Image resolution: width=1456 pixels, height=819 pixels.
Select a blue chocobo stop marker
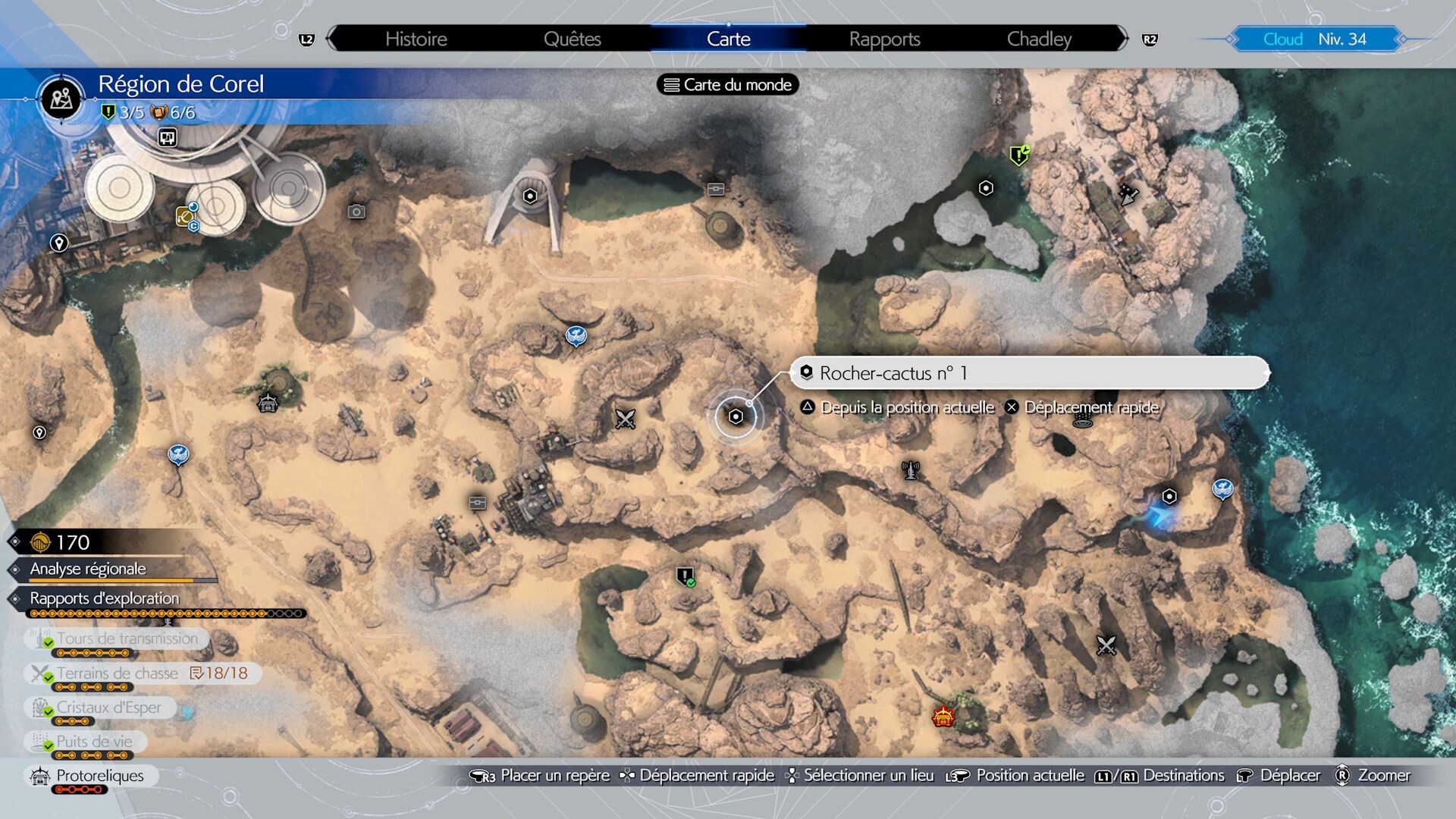coord(575,337)
